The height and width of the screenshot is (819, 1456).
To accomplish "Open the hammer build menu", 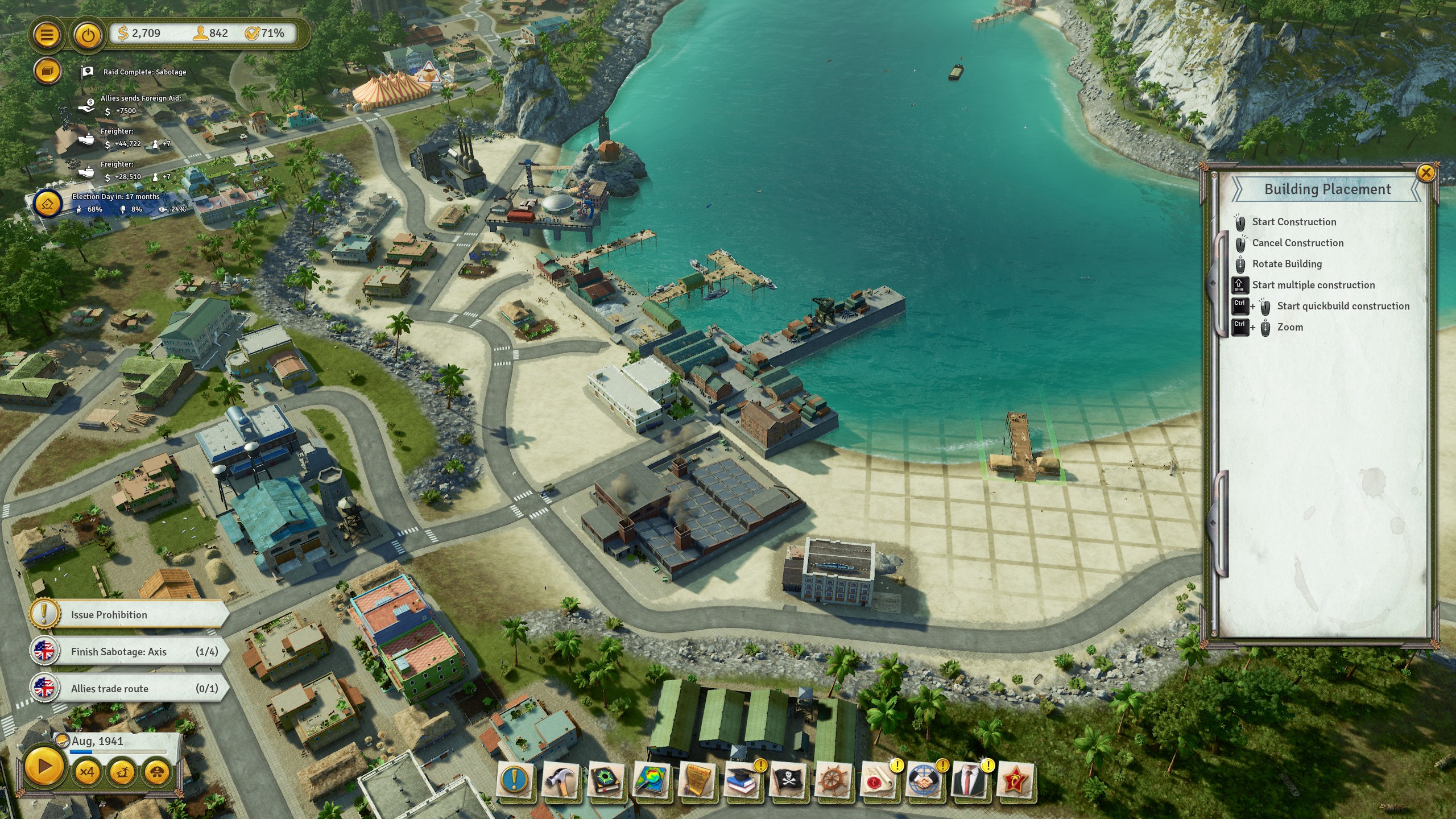I will (560, 780).
